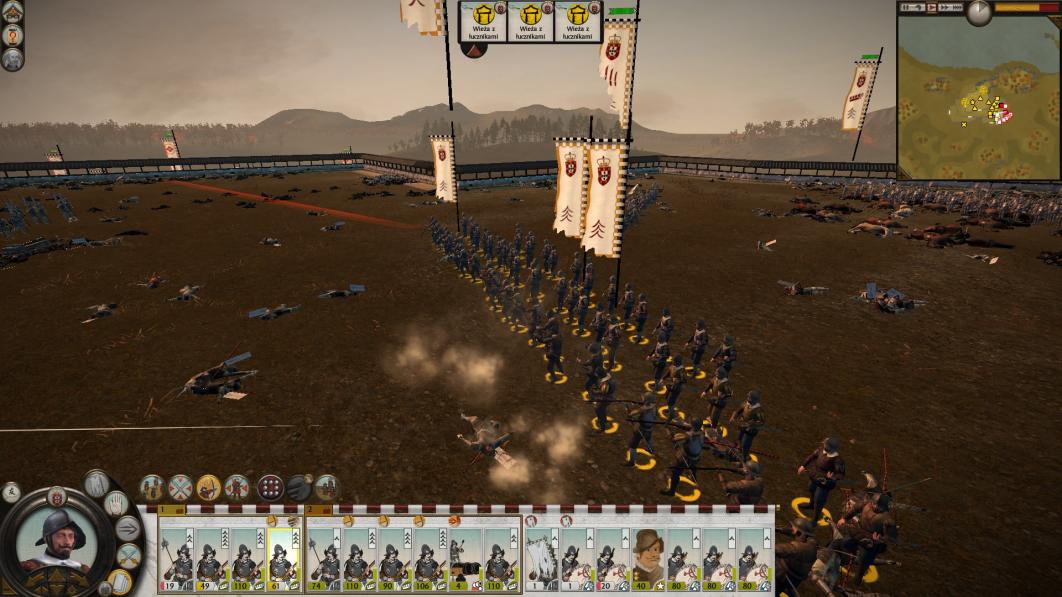Click the game speed play control
Screen dimensions: 1062x597
(933, 7)
